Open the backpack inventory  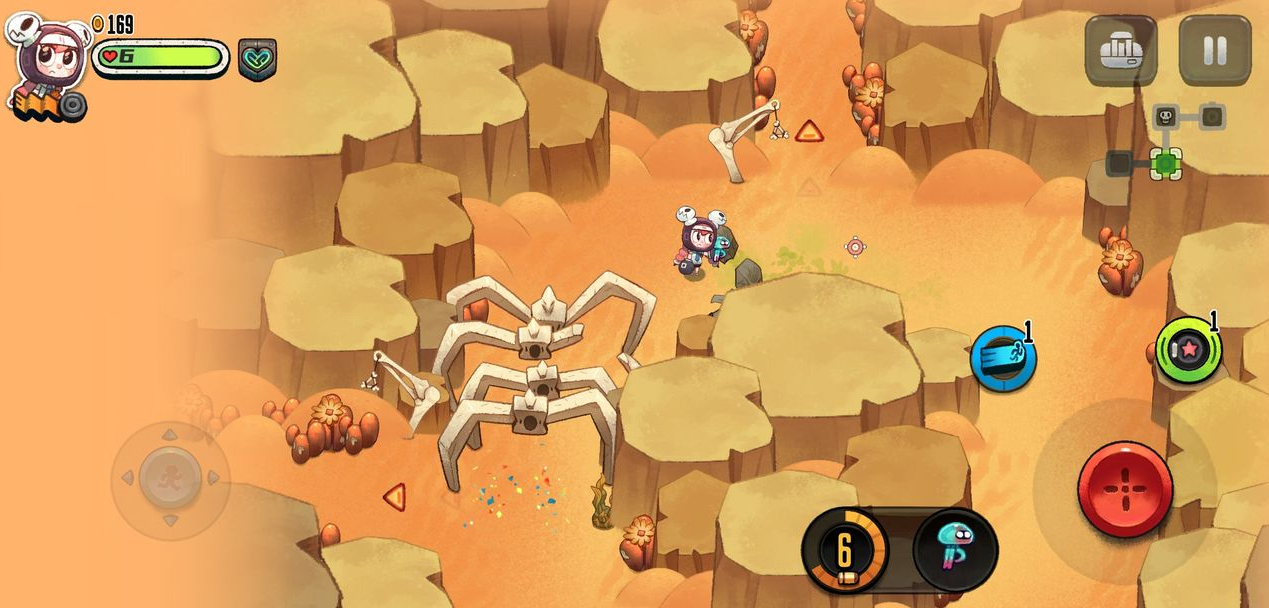[x=1120, y=50]
